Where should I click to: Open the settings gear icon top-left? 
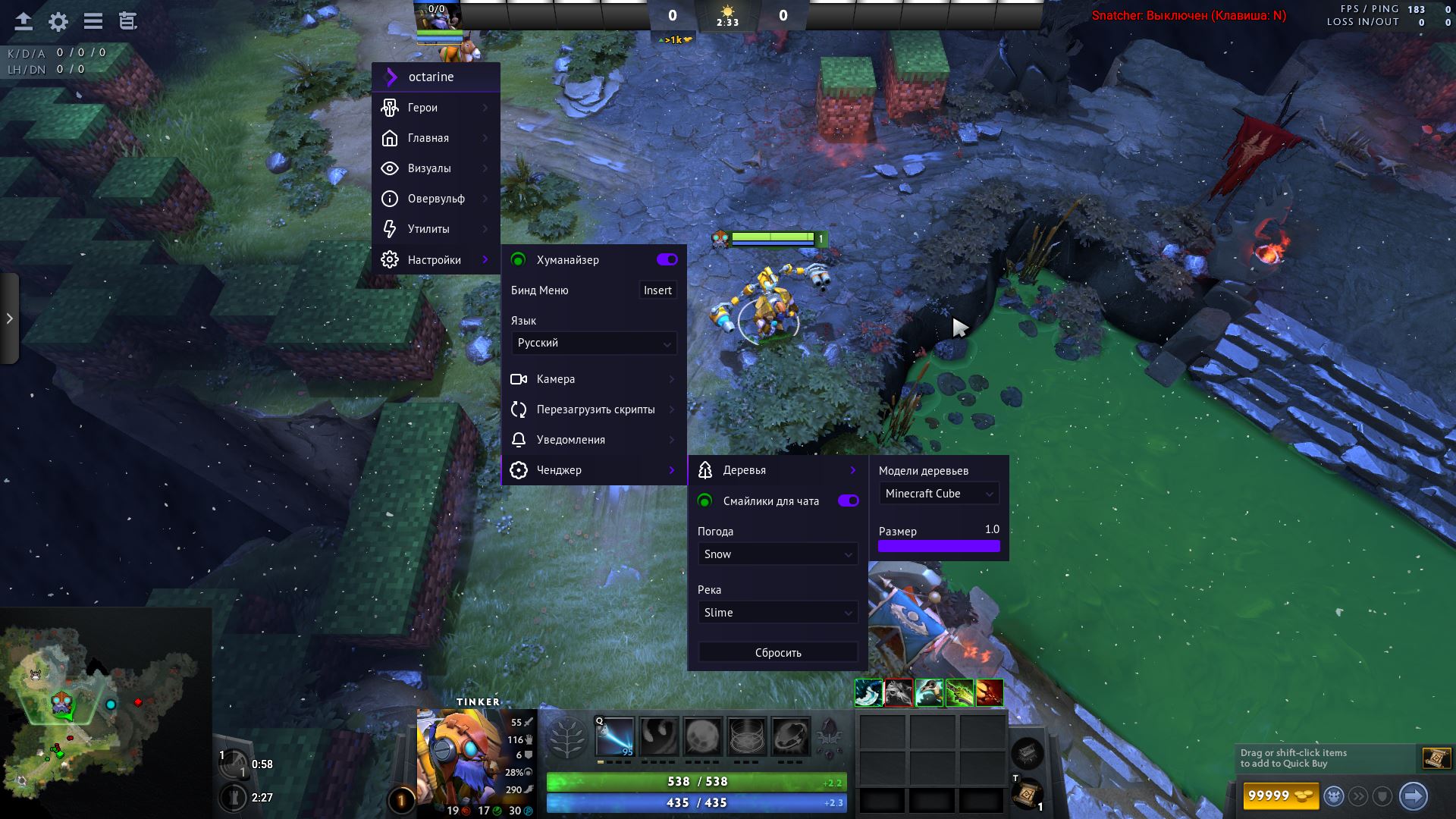click(x=58, y=22)
